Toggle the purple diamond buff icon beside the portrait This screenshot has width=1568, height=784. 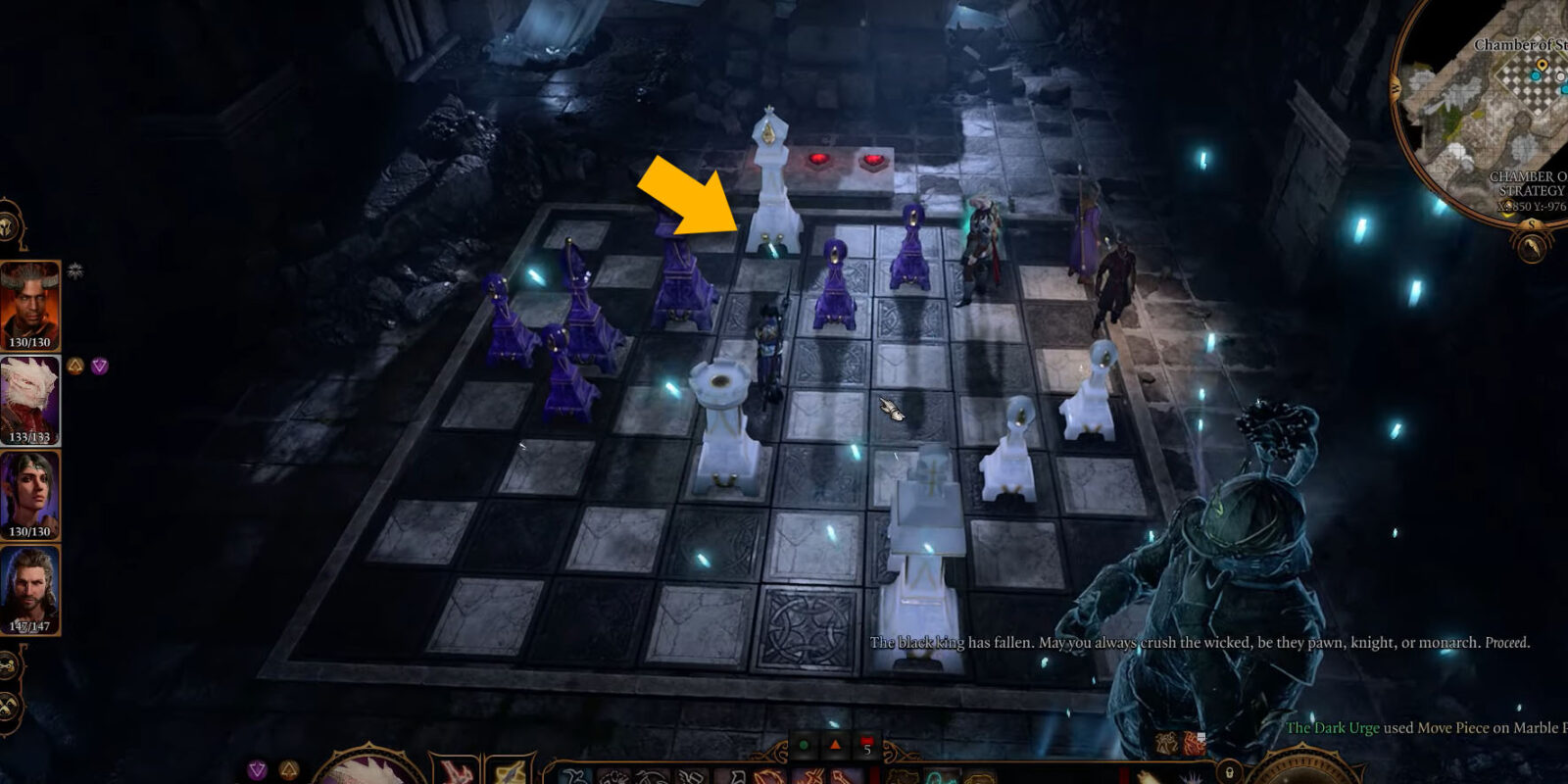(100, 365)
